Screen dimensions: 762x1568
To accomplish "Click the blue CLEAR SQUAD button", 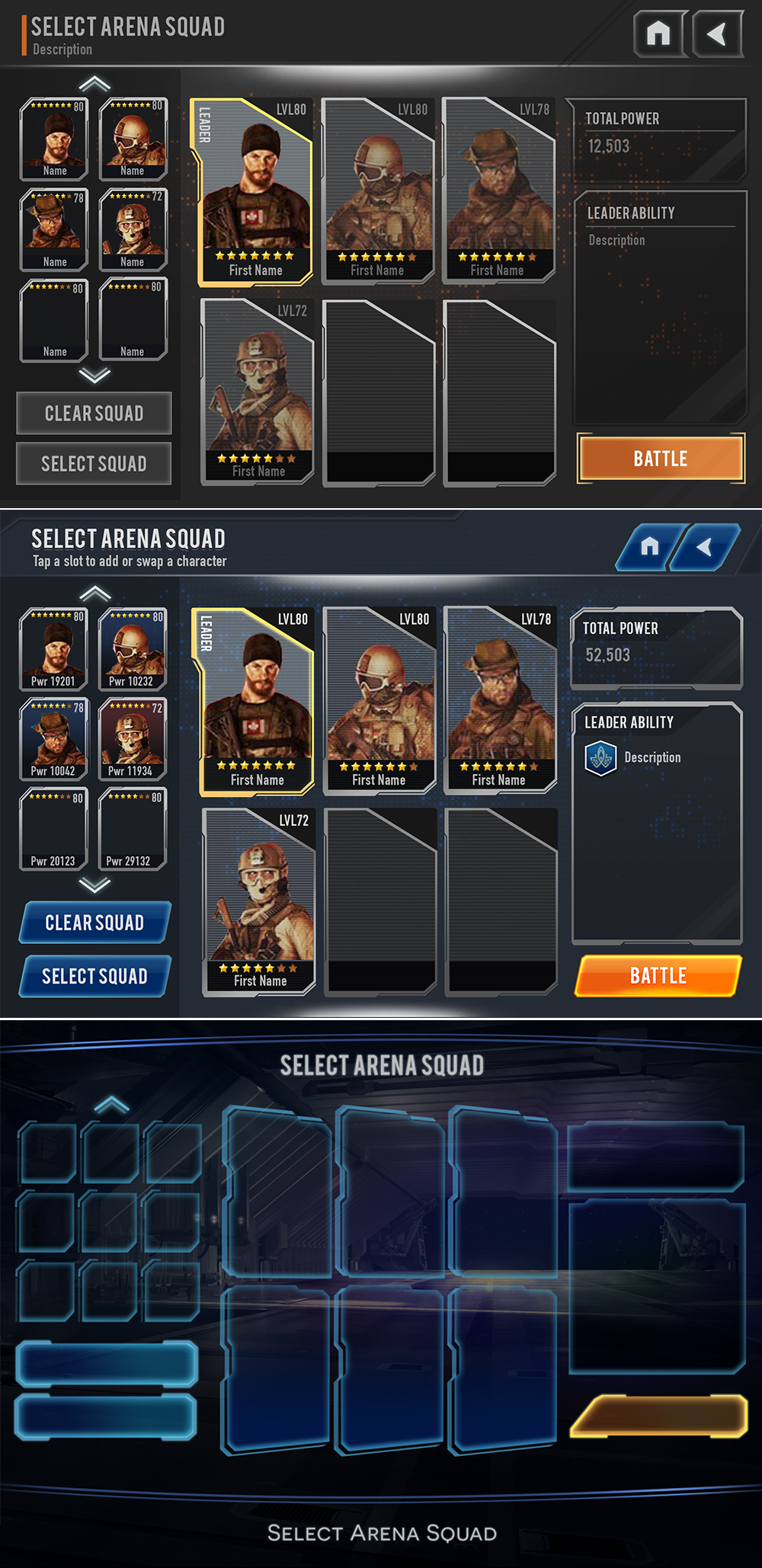I will tap(95, 922).
